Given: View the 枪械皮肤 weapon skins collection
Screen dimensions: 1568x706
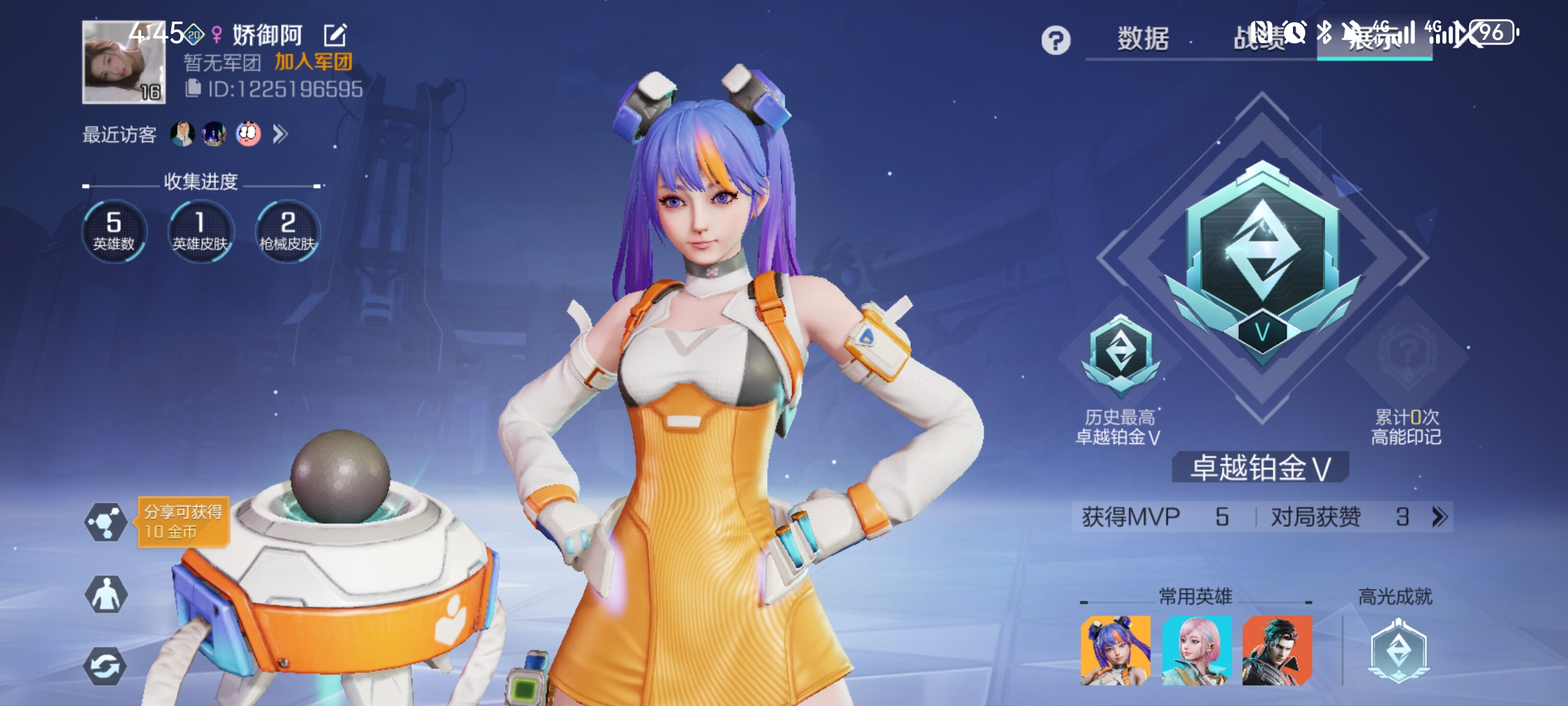Looking at the screenshot, I should coord(287,231).
